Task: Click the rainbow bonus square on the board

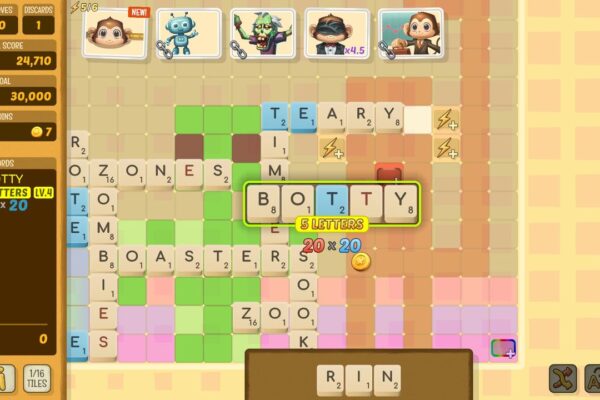Action: click(x=504, y=348)
